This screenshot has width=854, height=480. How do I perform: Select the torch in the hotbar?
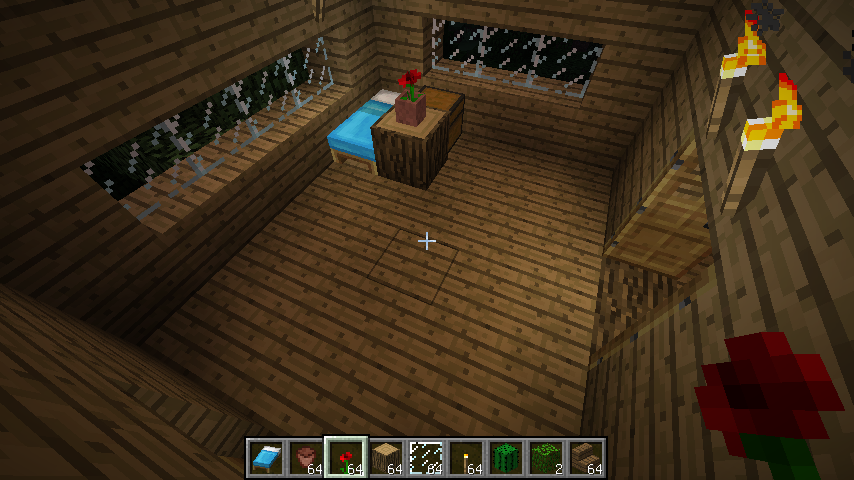click(466, 458)
